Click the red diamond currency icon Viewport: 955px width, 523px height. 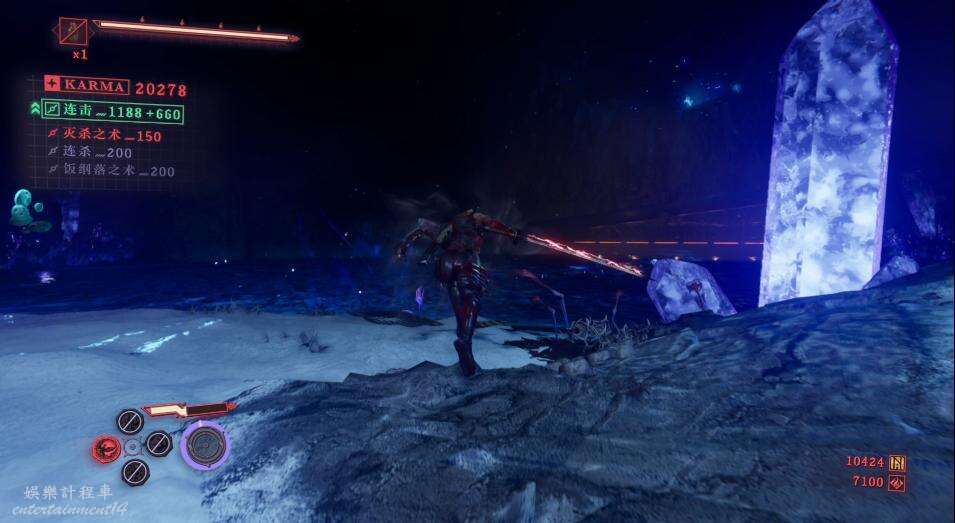pyautogui.click(x=897, y=482)
